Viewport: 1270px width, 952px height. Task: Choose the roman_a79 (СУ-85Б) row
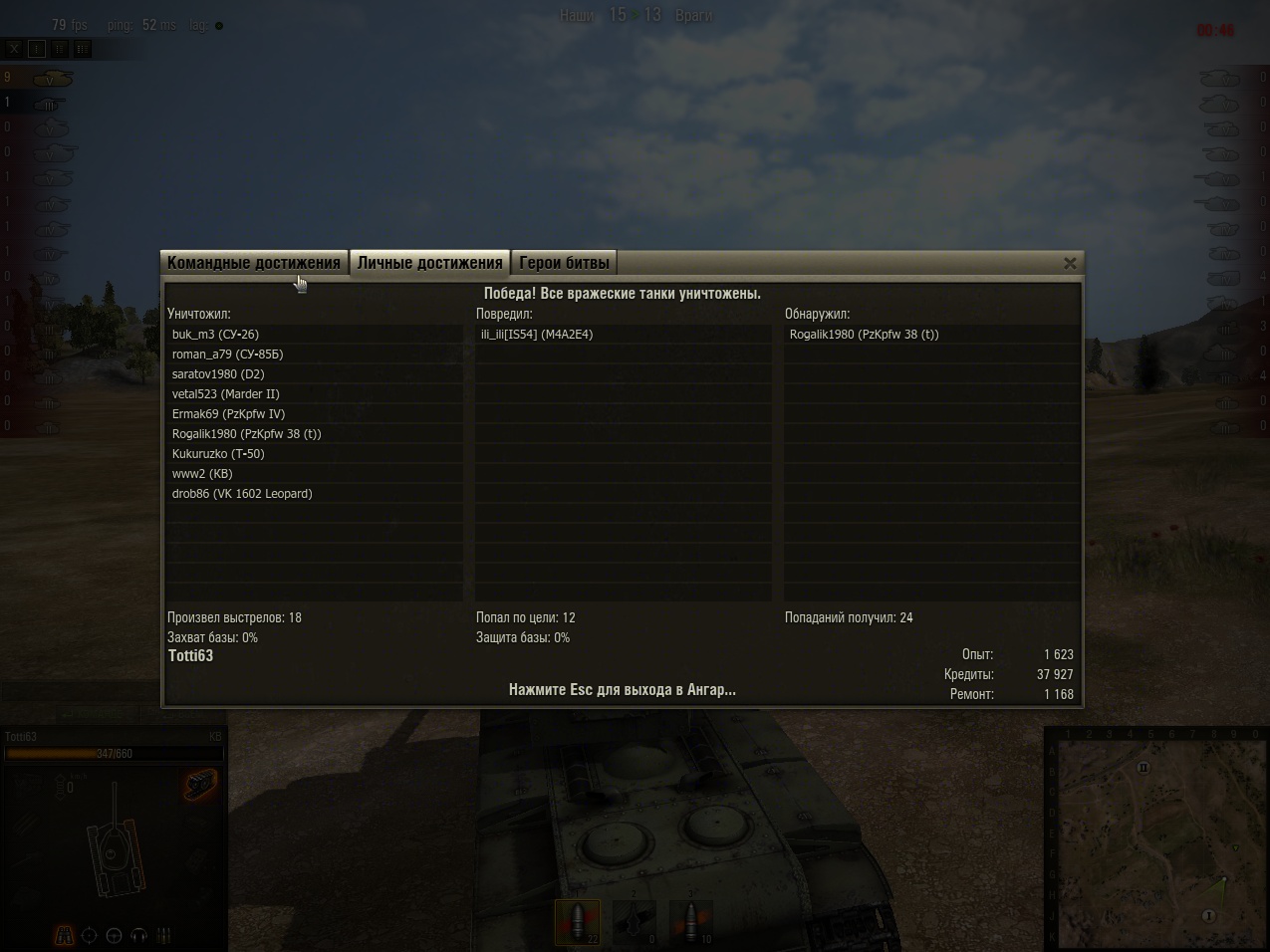[x=227, y=355]
